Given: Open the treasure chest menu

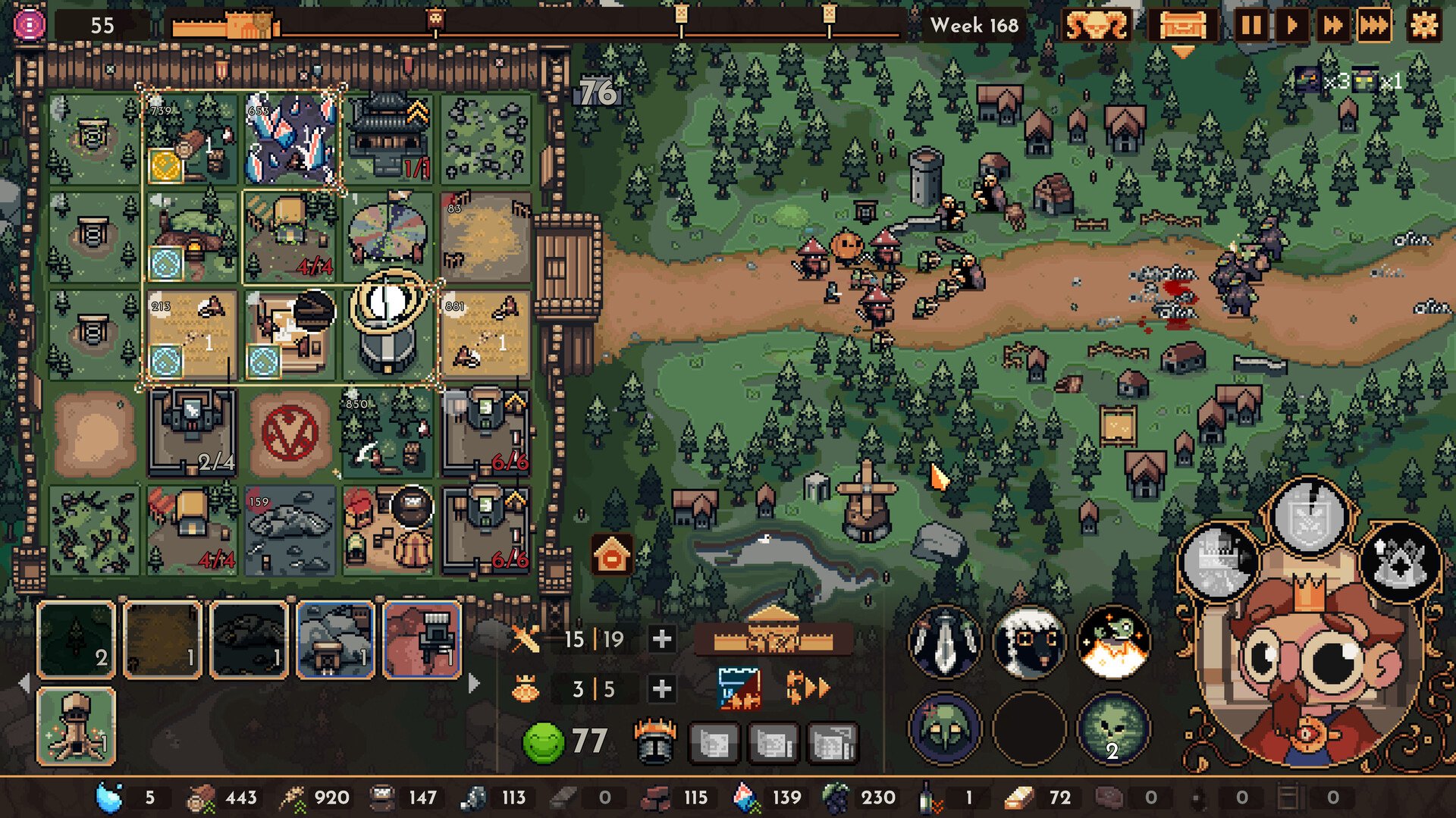Looking at the screenshot, I should (x=1182, y=26).
